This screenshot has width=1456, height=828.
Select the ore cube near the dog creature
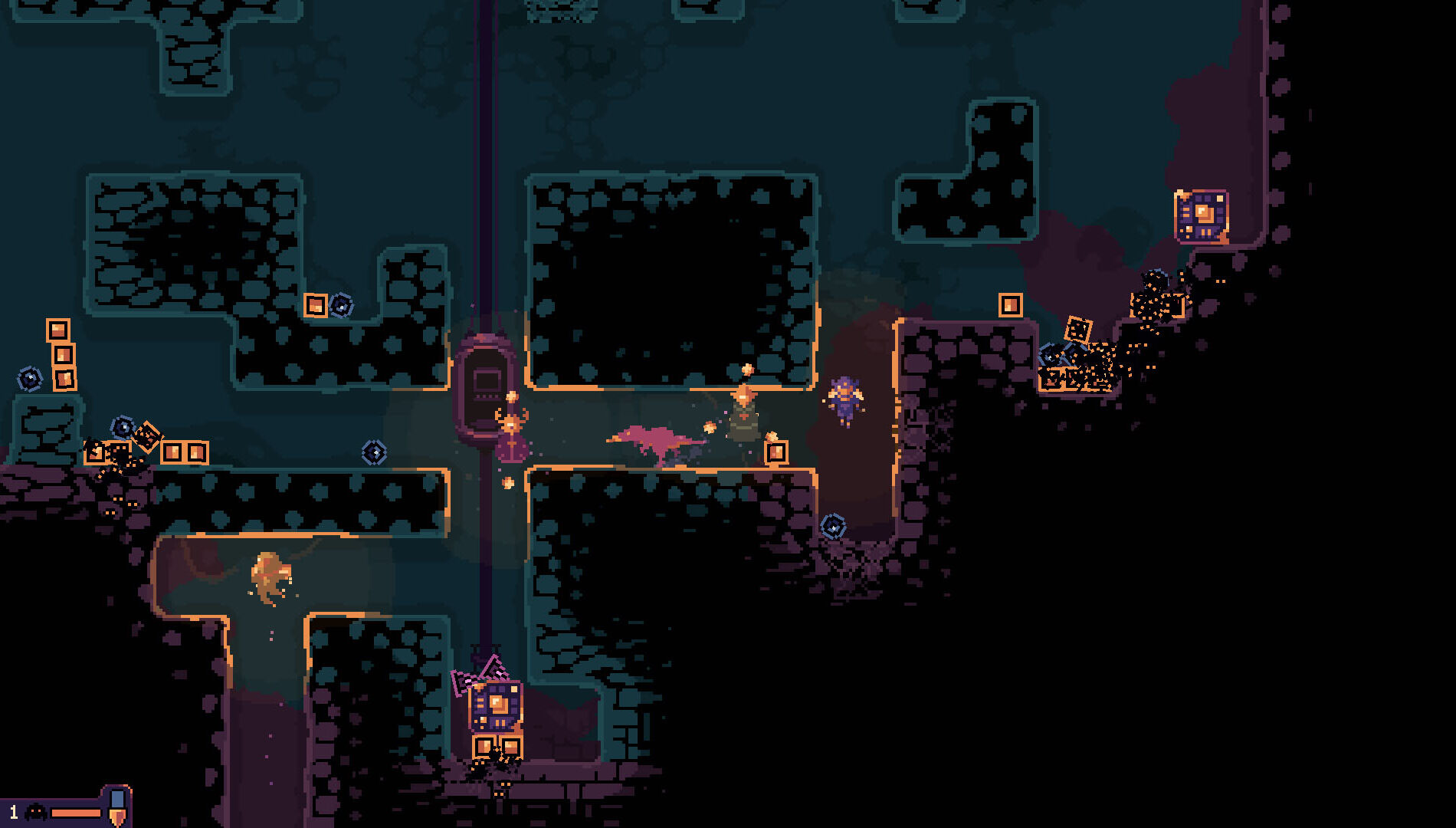(x=776, y=452)
